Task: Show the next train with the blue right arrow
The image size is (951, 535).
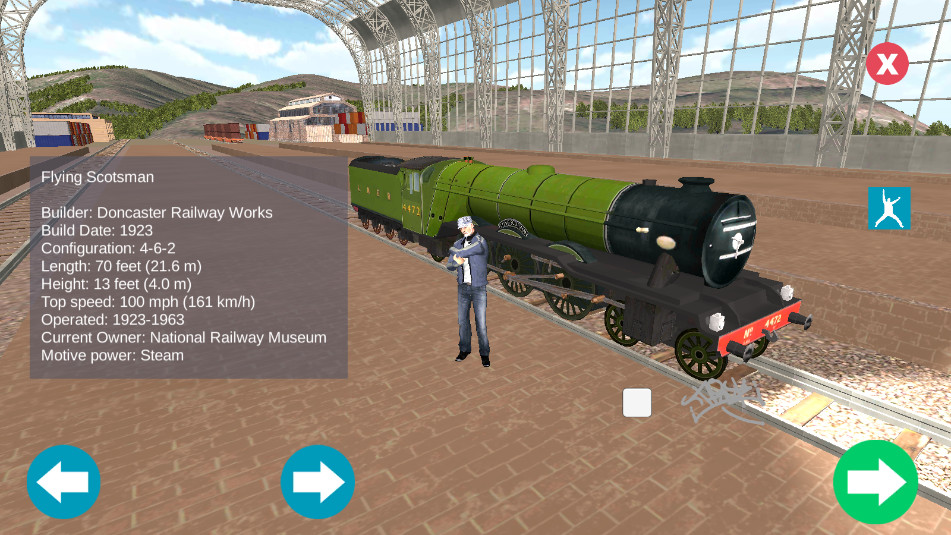Action: [318, 482]
